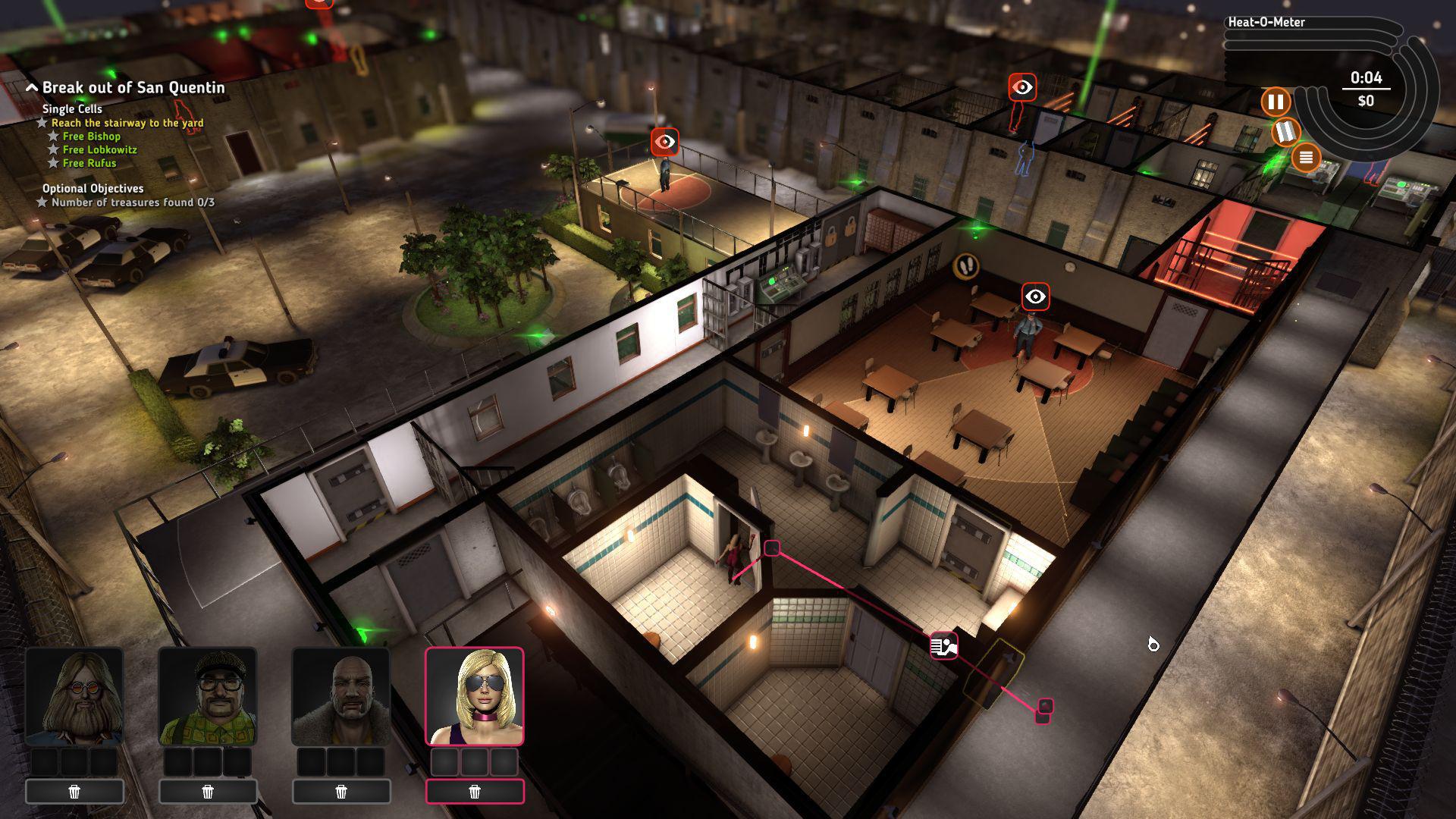This screenshot has height=819, width=1456.
Task: Toggle the cafeteria guard's eye vision indicator
Action: point(1035,296)
